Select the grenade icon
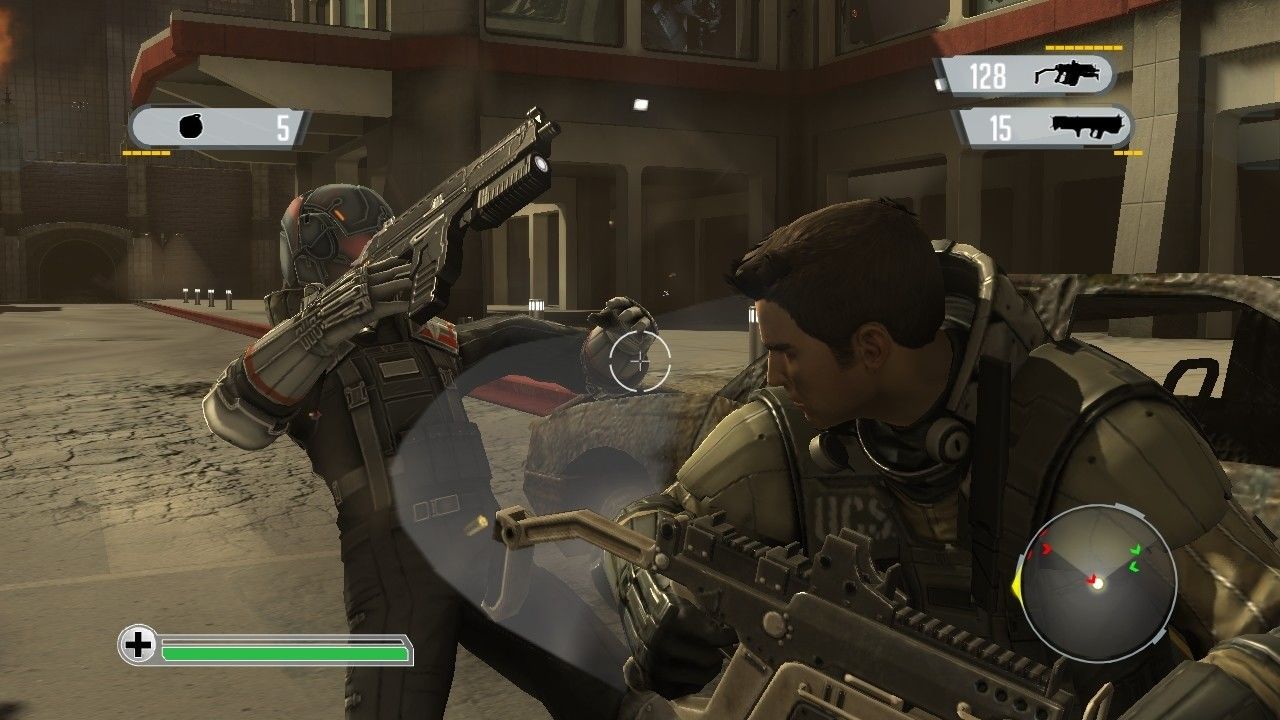Screen dimensions: 1280x720 click(x=192, y=128)
